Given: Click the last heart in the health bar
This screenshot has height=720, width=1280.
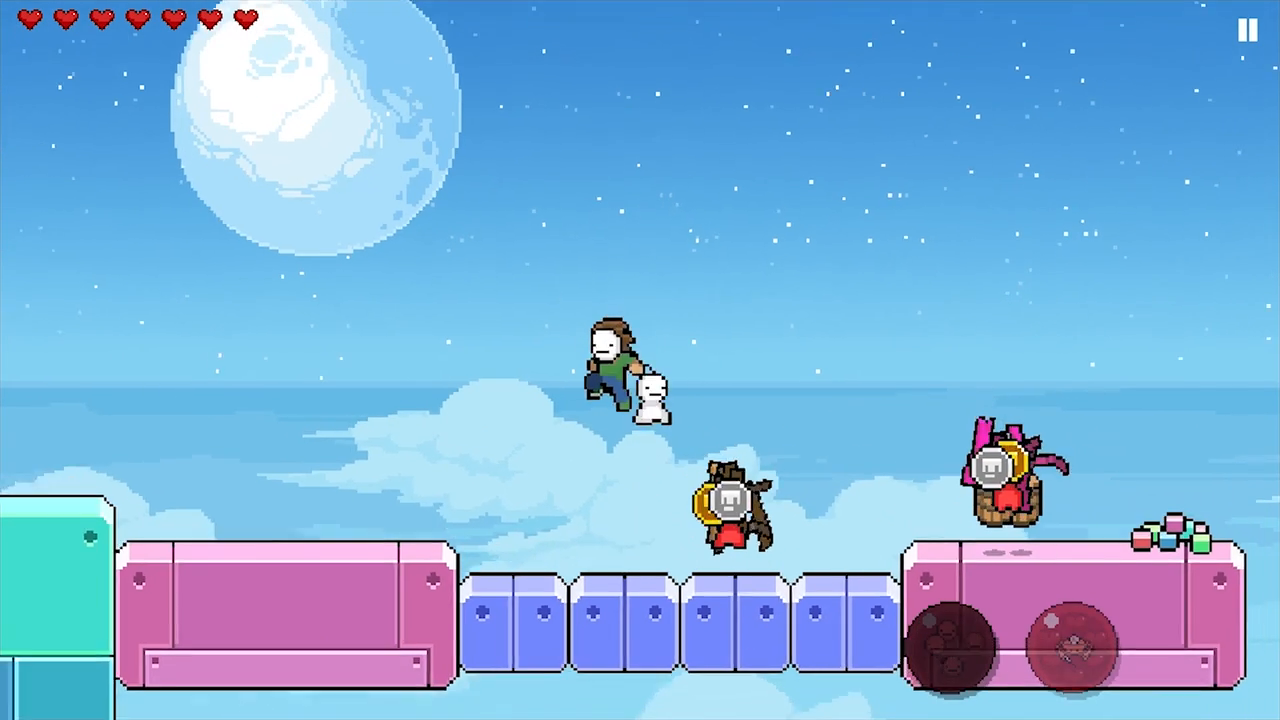Looking at the screenshot, I should tap(245, 19).
